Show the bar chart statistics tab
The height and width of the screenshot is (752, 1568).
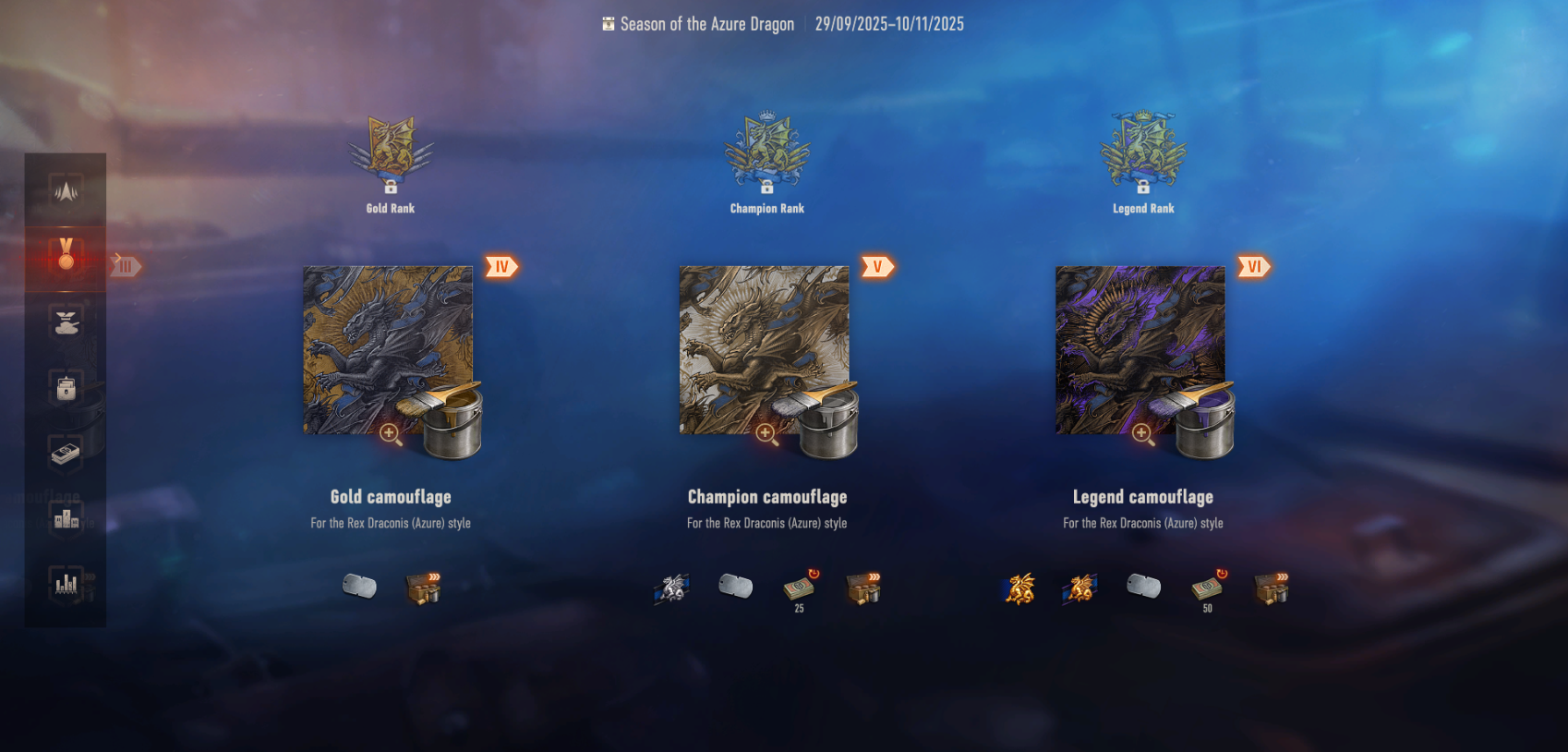click(66, 583)
